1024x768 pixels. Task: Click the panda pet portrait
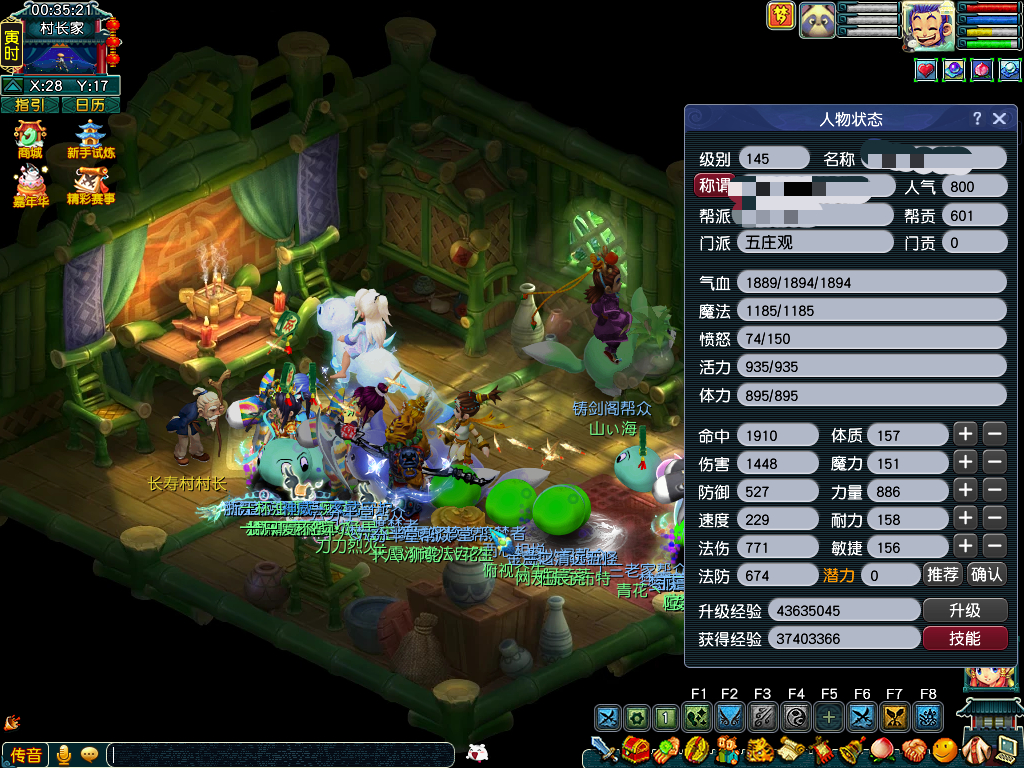pos(817,19)
